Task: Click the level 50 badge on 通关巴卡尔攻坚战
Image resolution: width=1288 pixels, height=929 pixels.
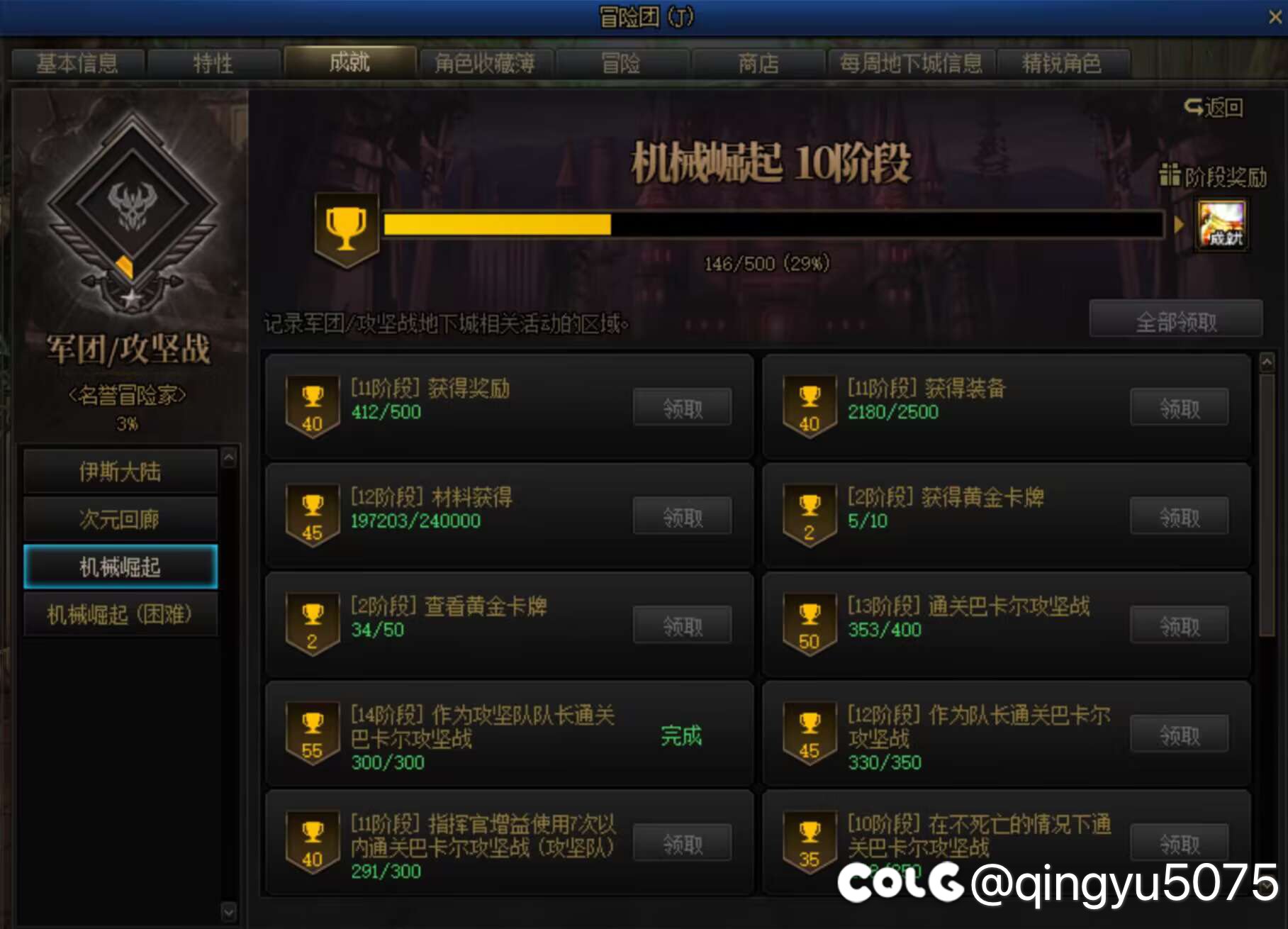Action: point(809,623)
